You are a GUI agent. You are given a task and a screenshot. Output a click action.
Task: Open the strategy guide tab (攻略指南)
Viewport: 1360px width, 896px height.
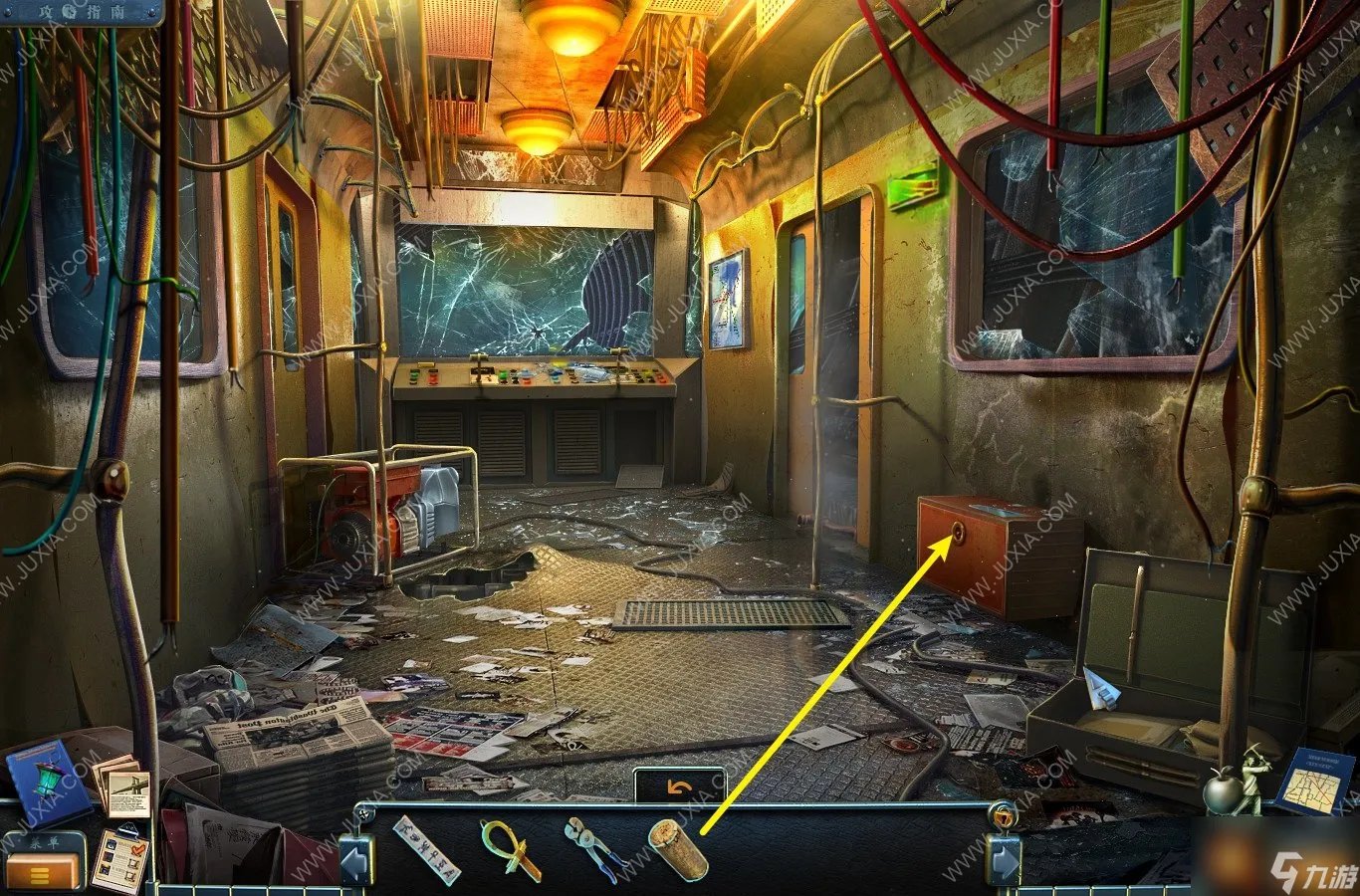coord(81,10)
